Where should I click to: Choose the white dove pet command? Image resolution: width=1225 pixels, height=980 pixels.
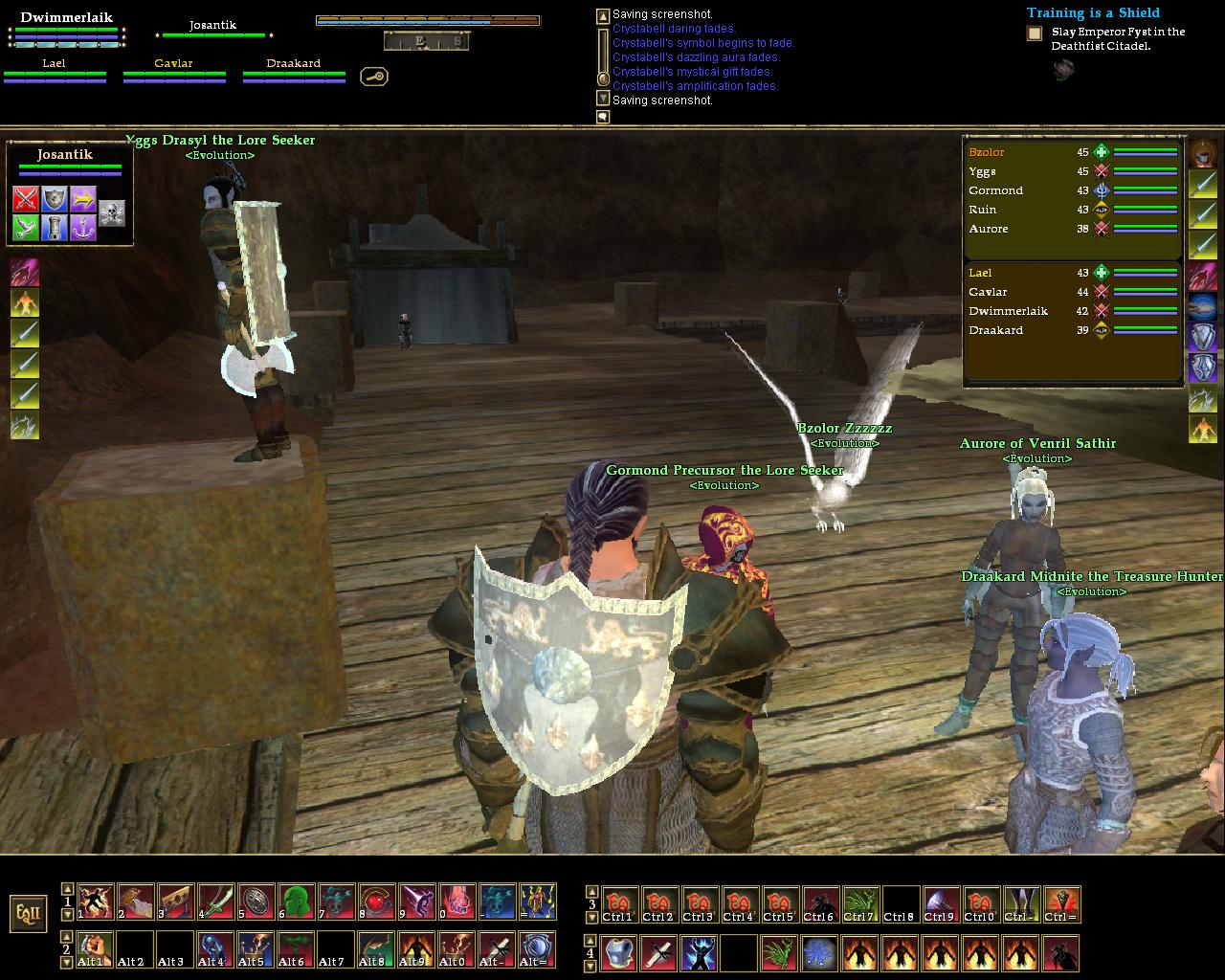click(26, 228)
